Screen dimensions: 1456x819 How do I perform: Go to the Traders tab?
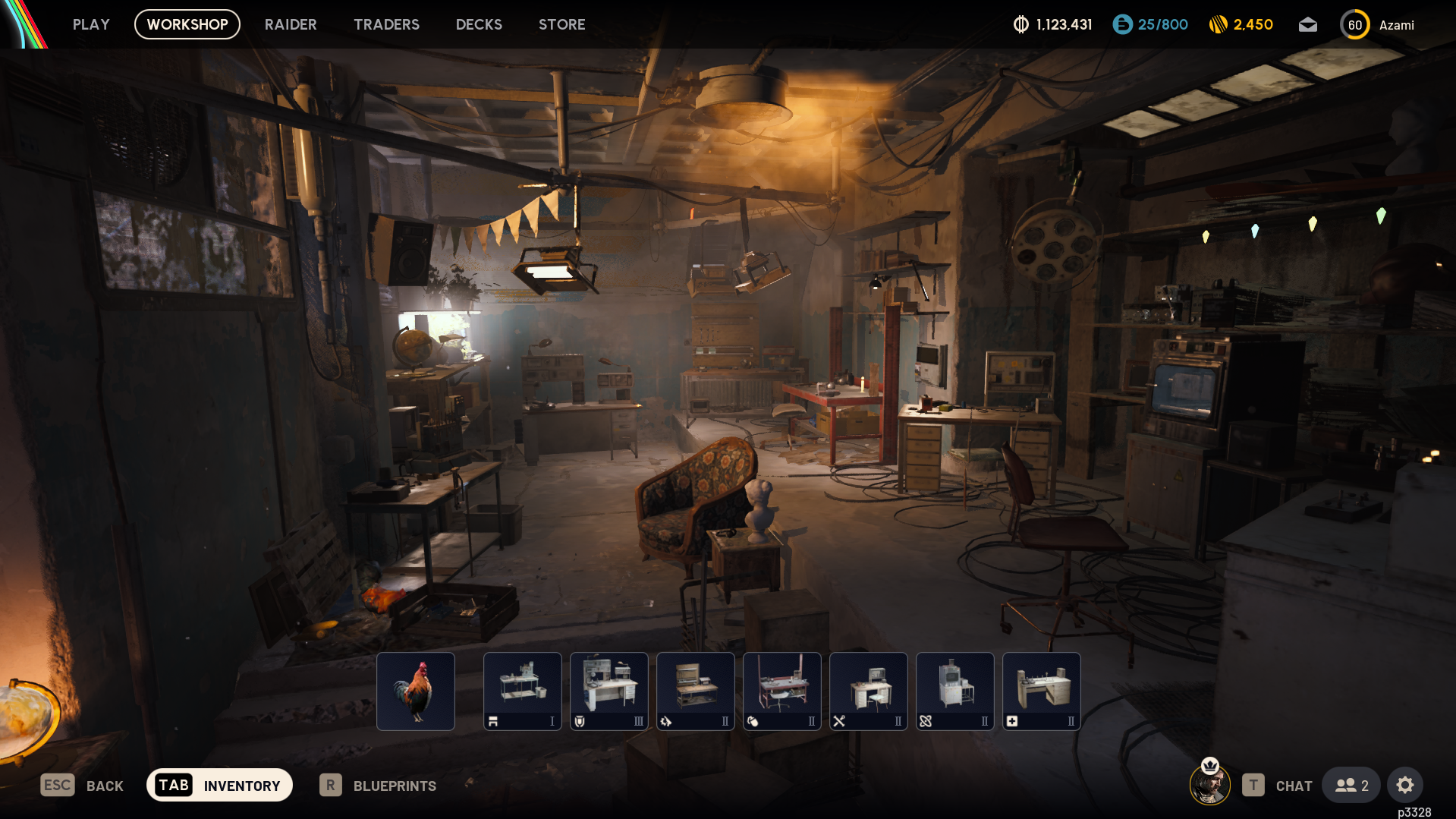pos(386,24)
